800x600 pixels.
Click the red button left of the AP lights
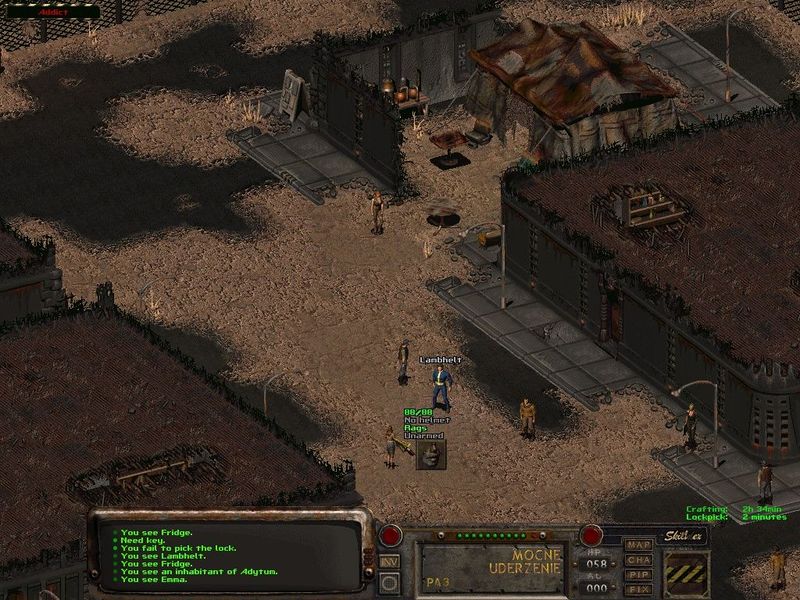tap(390, 535)
